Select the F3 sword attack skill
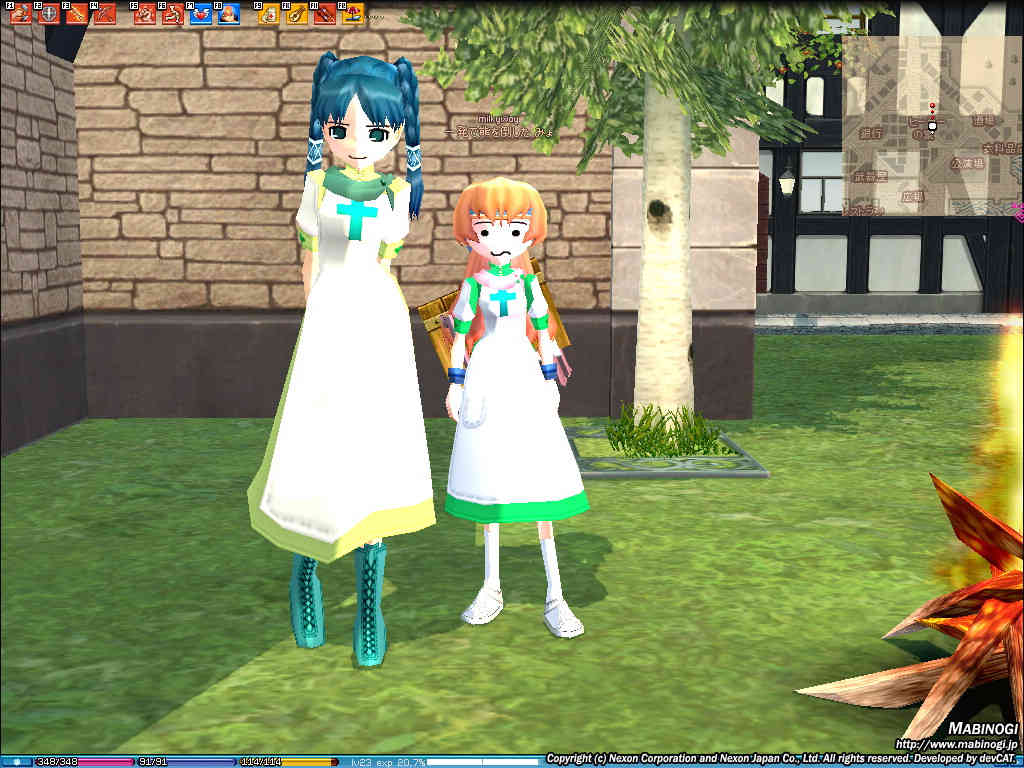 point(76,14)
